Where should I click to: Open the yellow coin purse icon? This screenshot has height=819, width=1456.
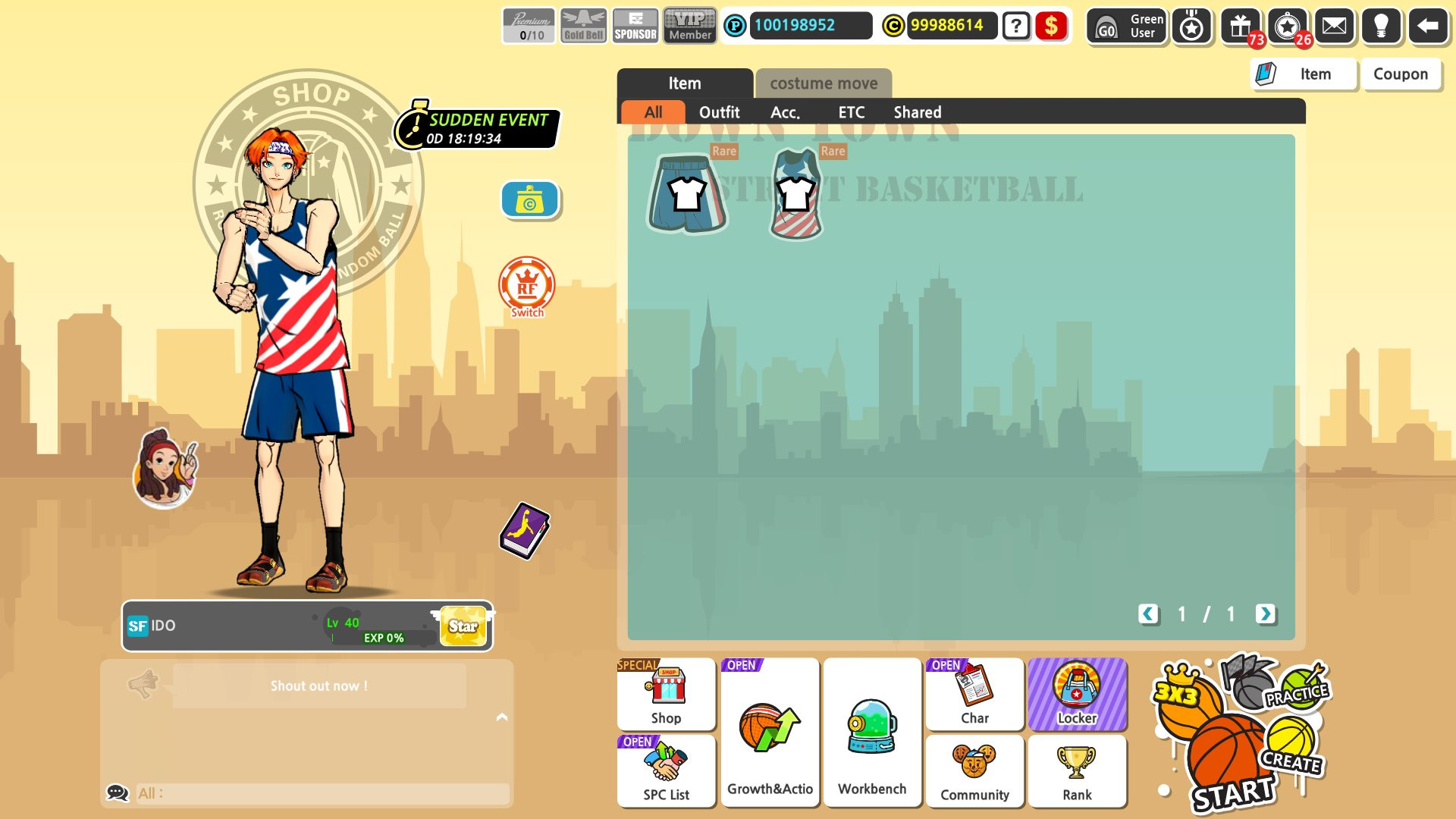click(529, 199)
